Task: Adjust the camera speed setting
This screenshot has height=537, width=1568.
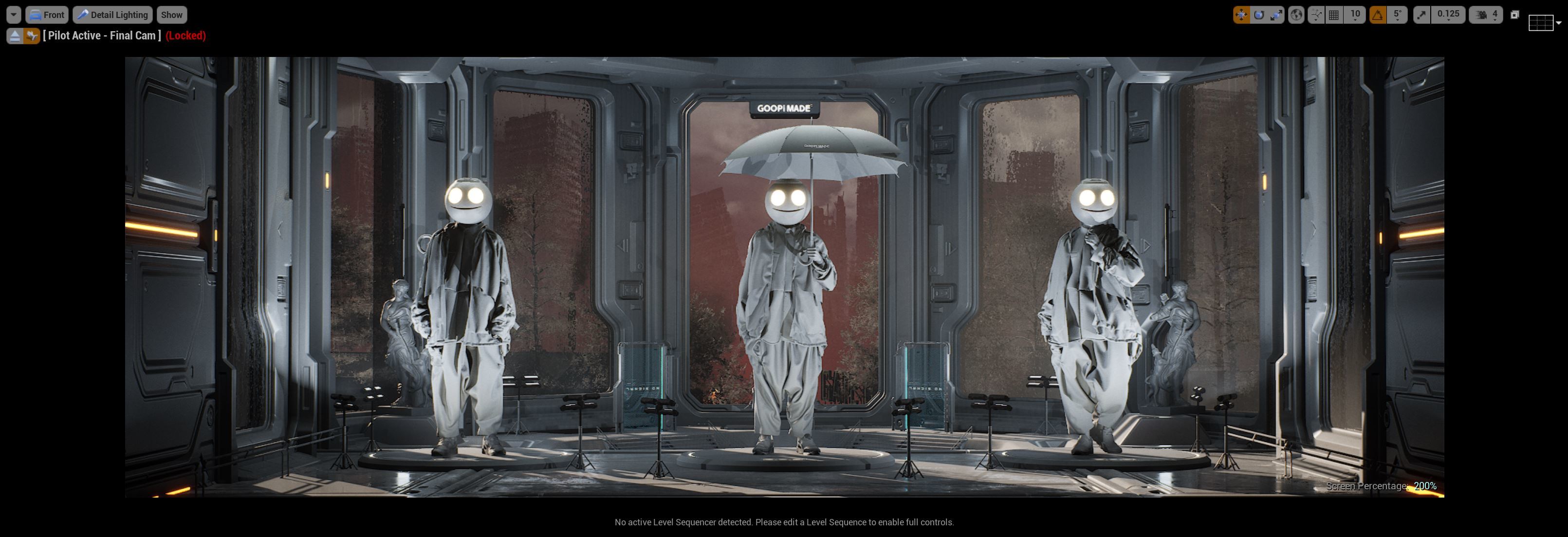Action: click(1486, 15)
